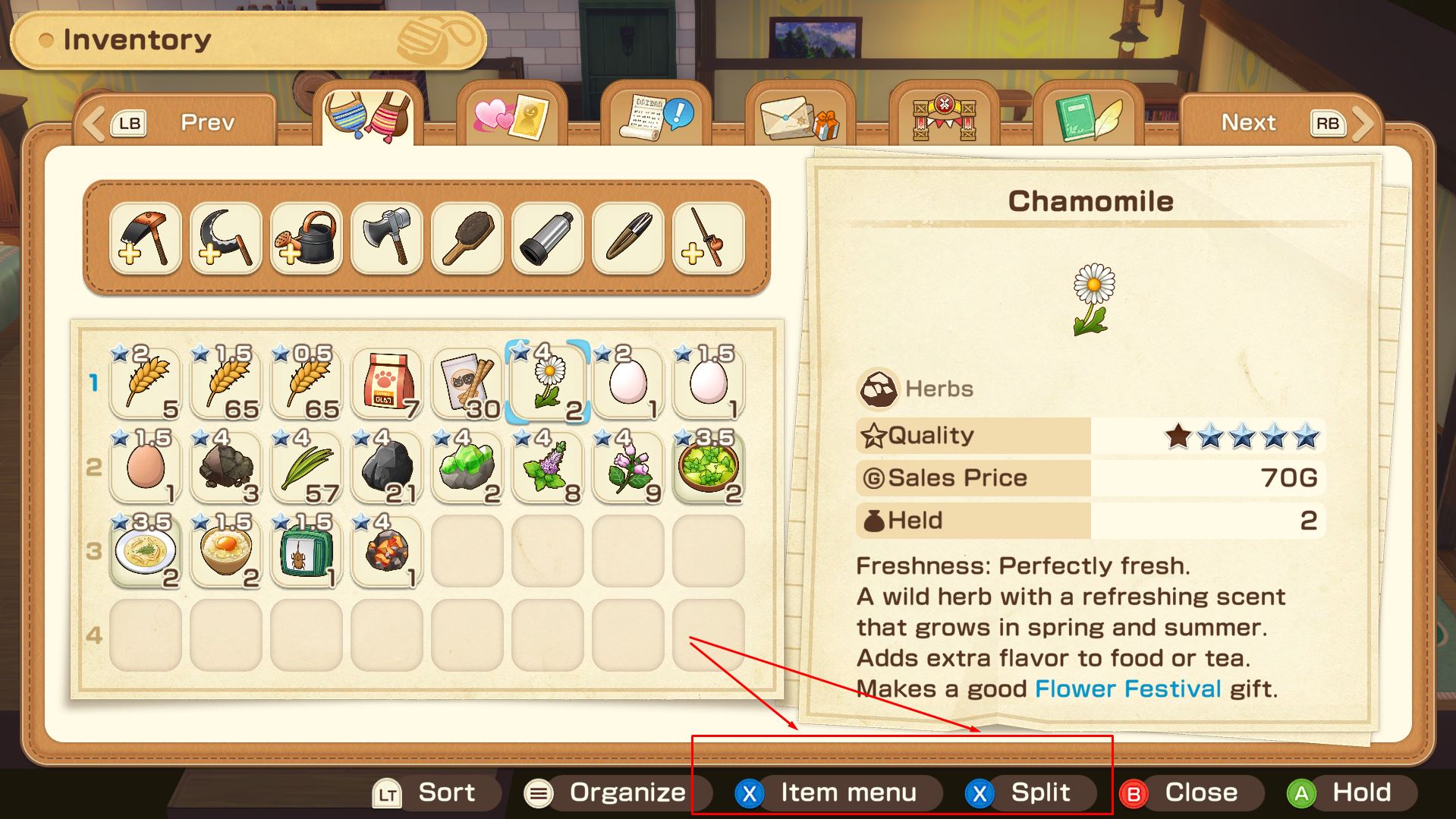
Task: Select the Chamomile flower item slot
Action: pos(547,383)
